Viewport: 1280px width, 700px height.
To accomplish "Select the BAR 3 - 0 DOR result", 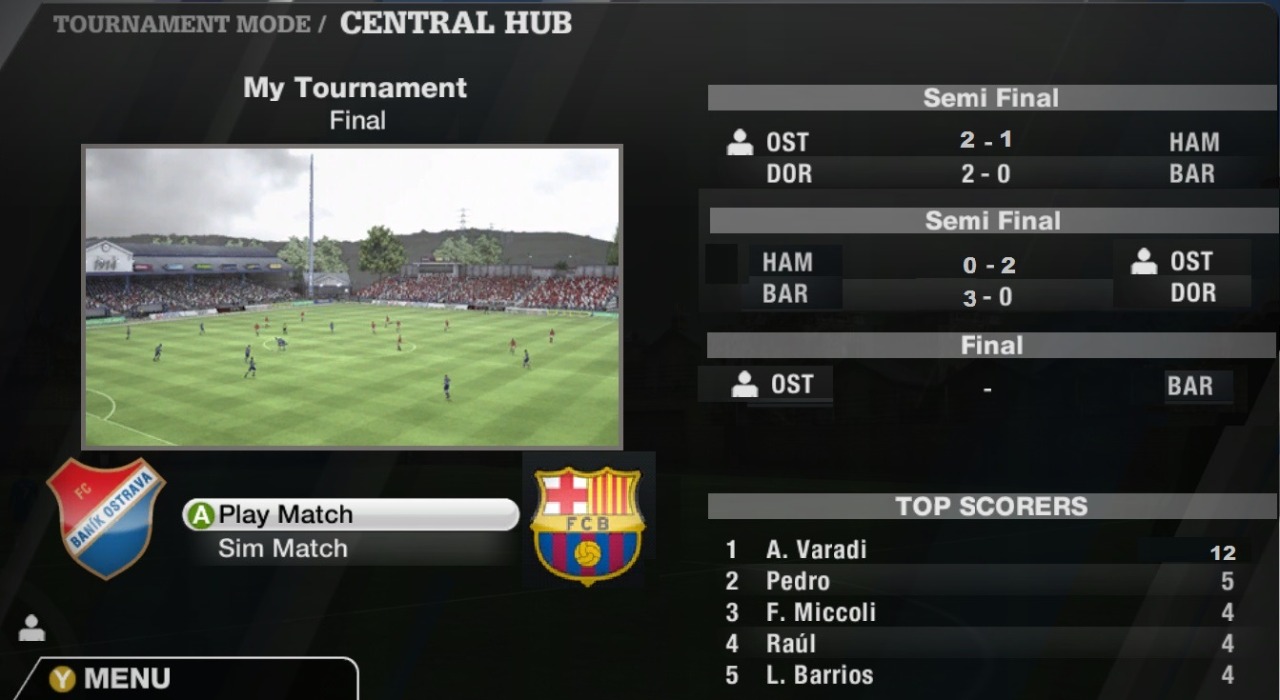I will point(987,295).
